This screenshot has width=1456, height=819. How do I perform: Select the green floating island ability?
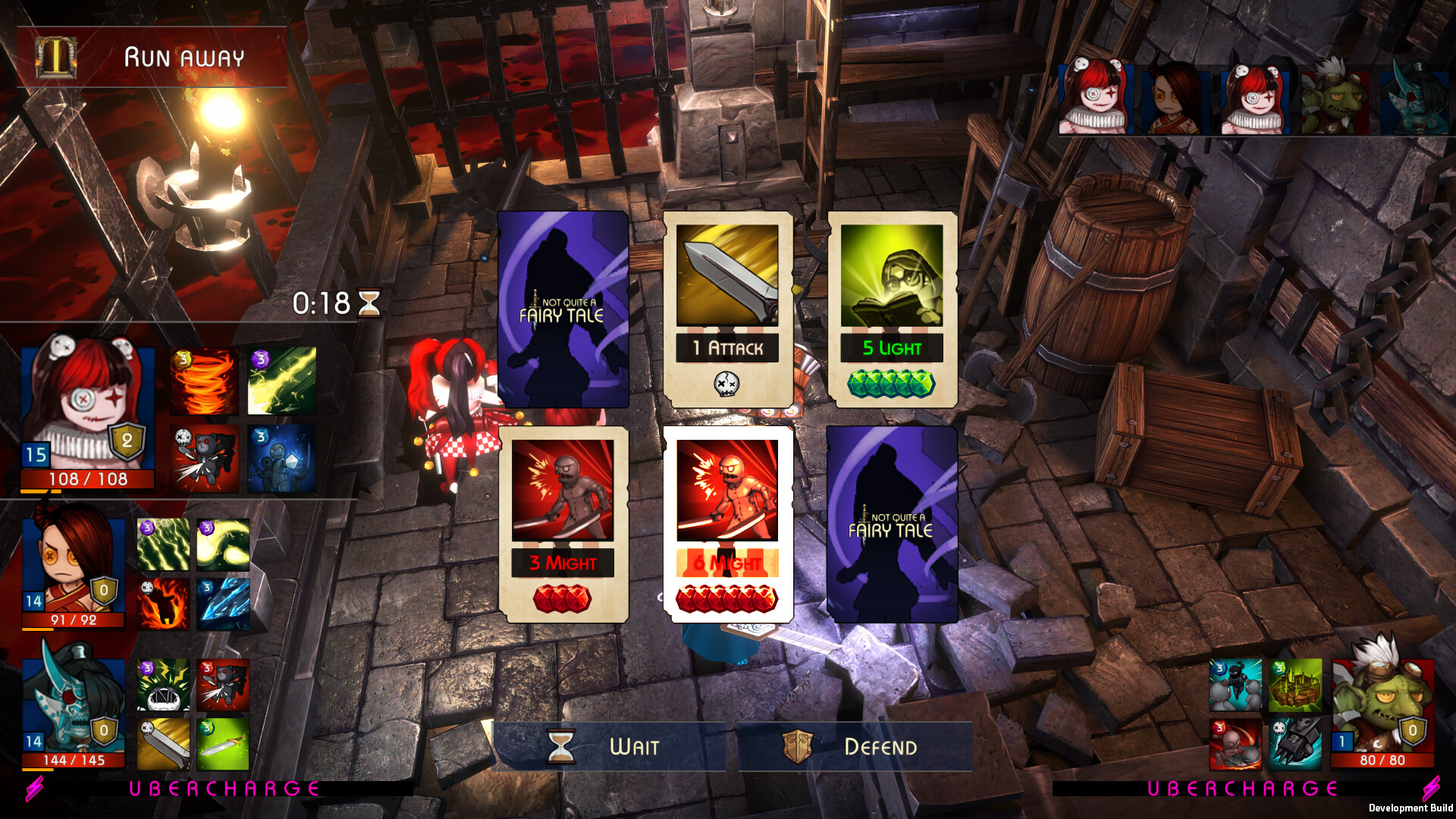coord(1295,686)
